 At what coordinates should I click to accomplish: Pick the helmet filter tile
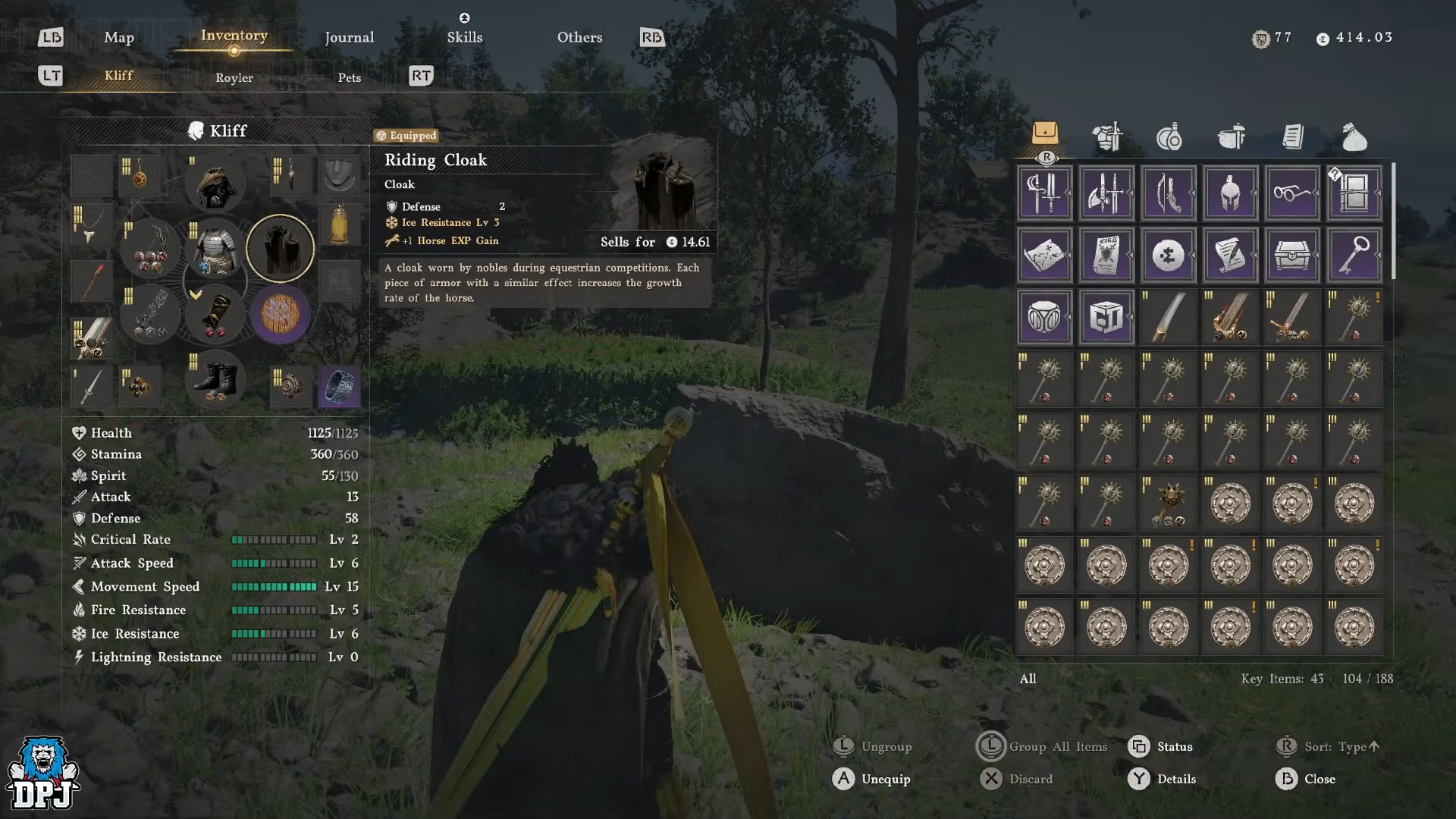(x=1230, y=193)
